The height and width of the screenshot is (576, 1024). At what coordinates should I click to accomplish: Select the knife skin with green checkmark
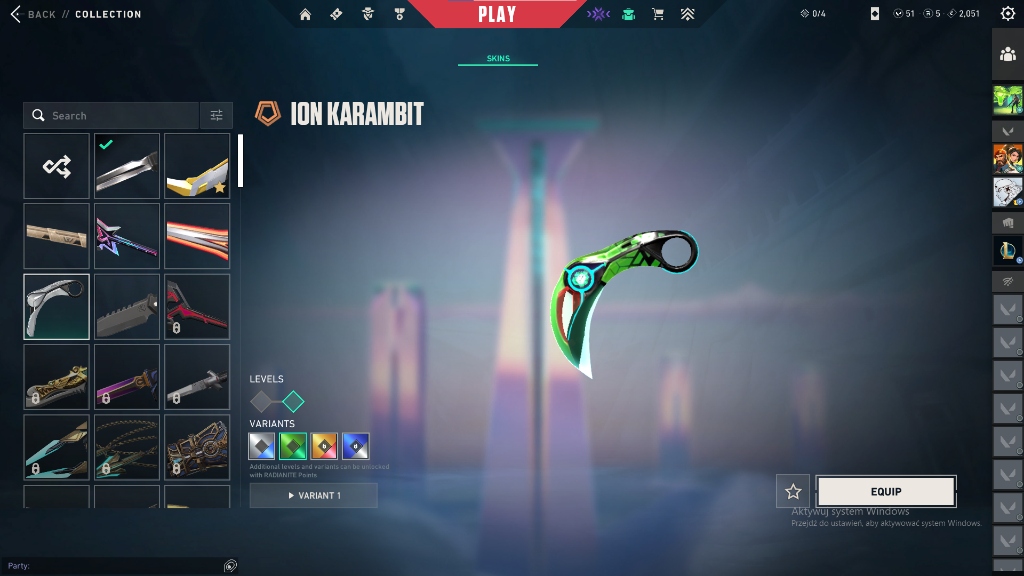[127, 166]
